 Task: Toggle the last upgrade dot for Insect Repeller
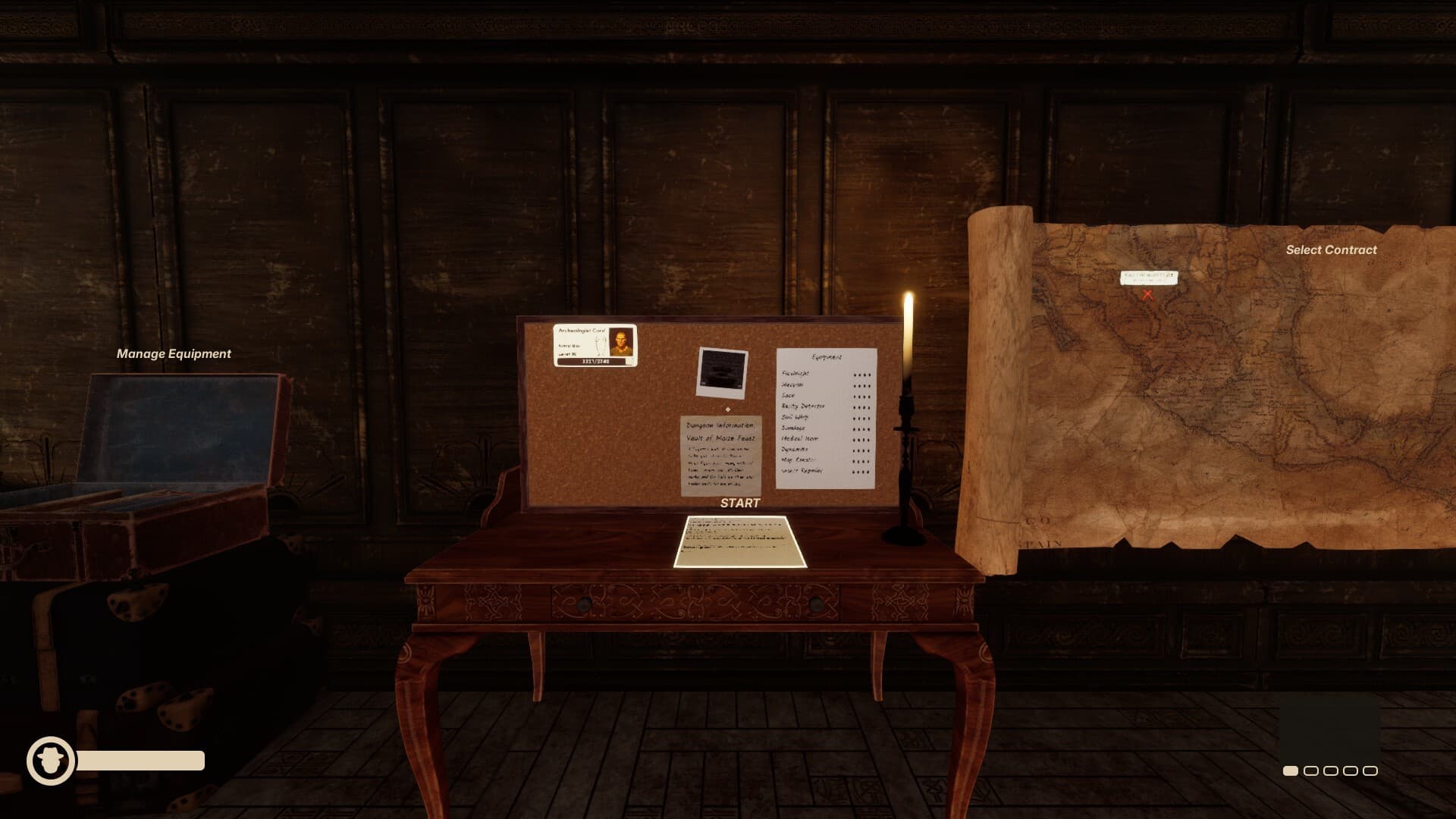point(868,471)
